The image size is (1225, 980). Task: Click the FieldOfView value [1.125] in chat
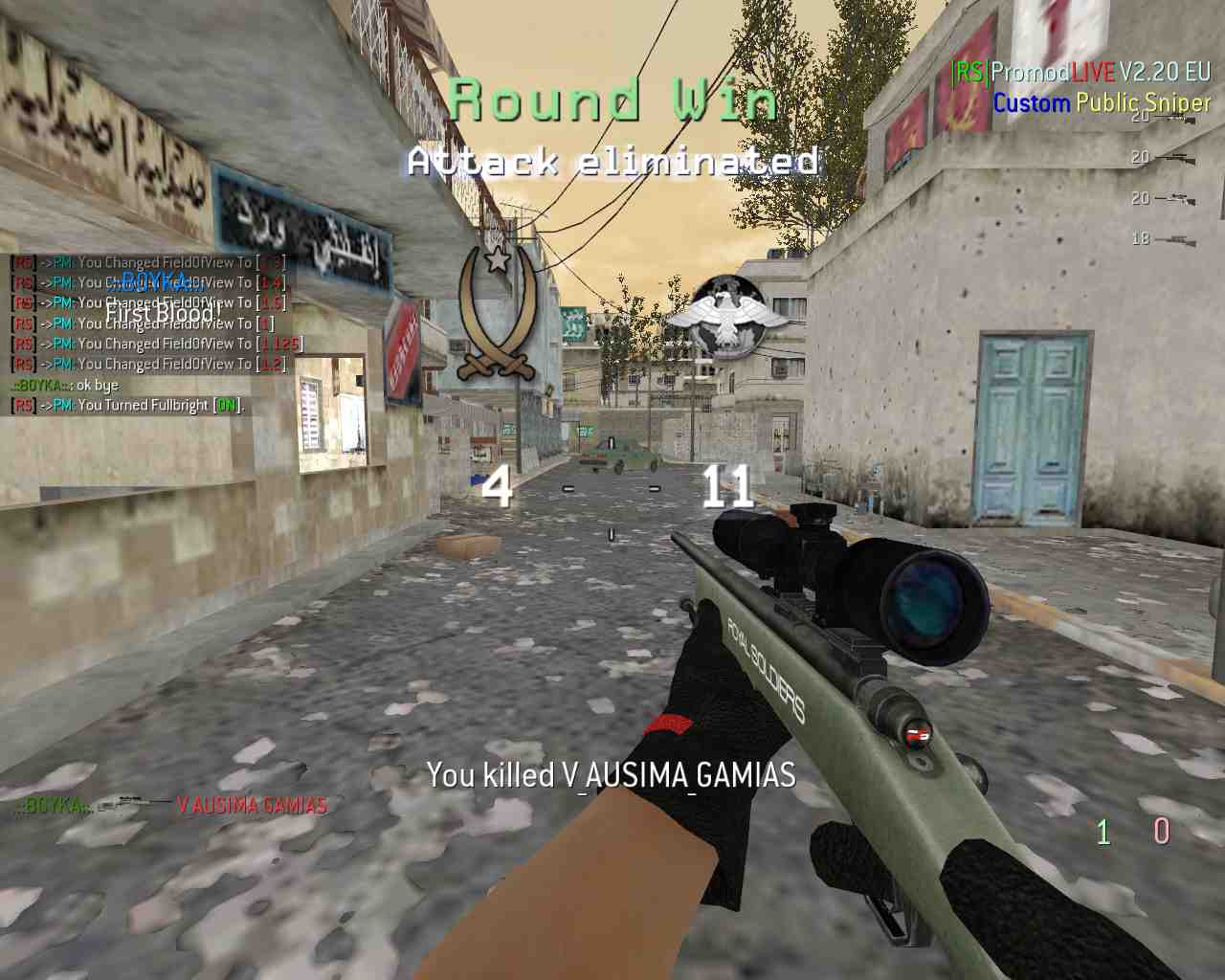[280, 343]
